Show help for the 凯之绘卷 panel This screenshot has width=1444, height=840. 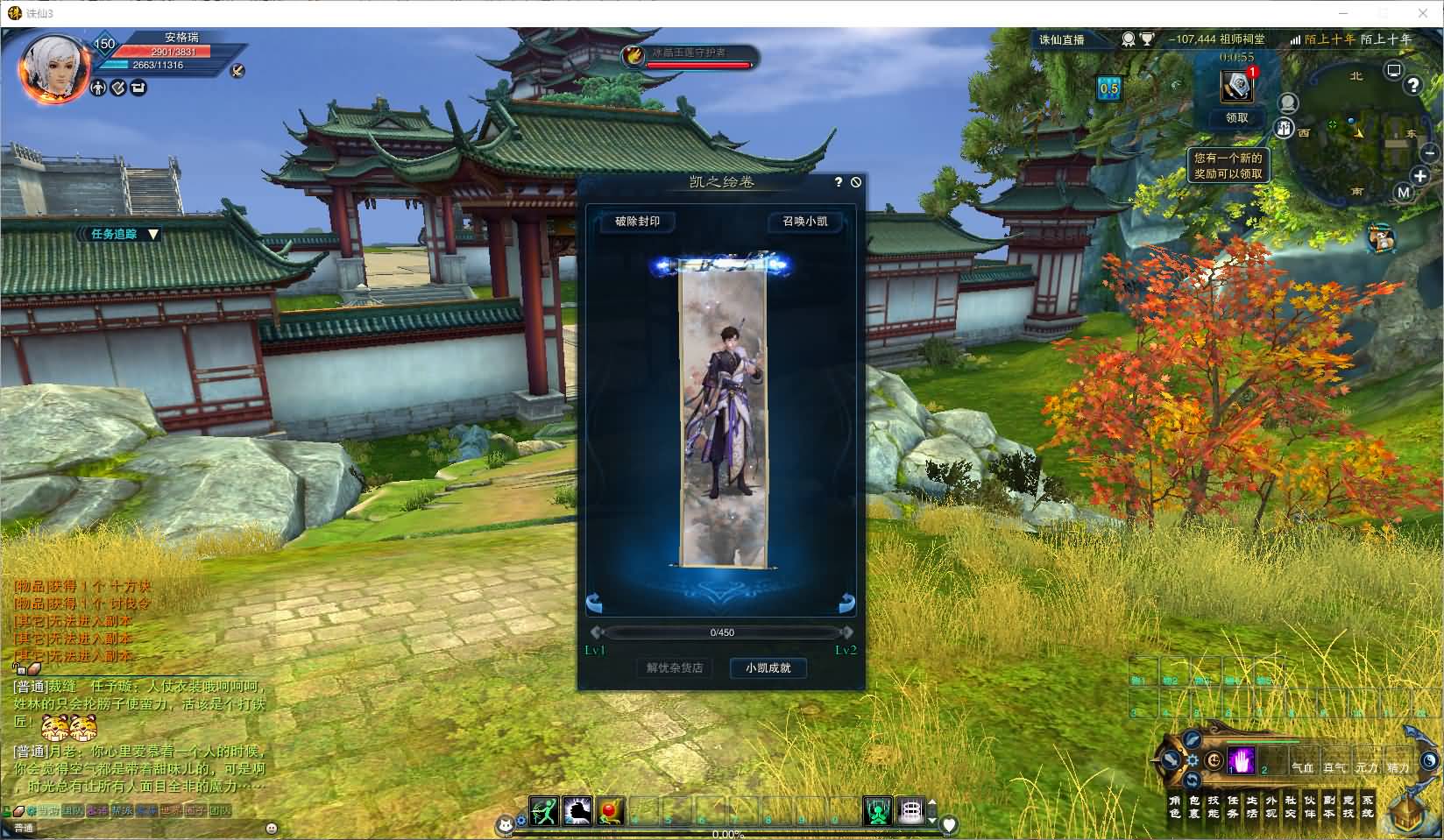[x=839, y=182]
